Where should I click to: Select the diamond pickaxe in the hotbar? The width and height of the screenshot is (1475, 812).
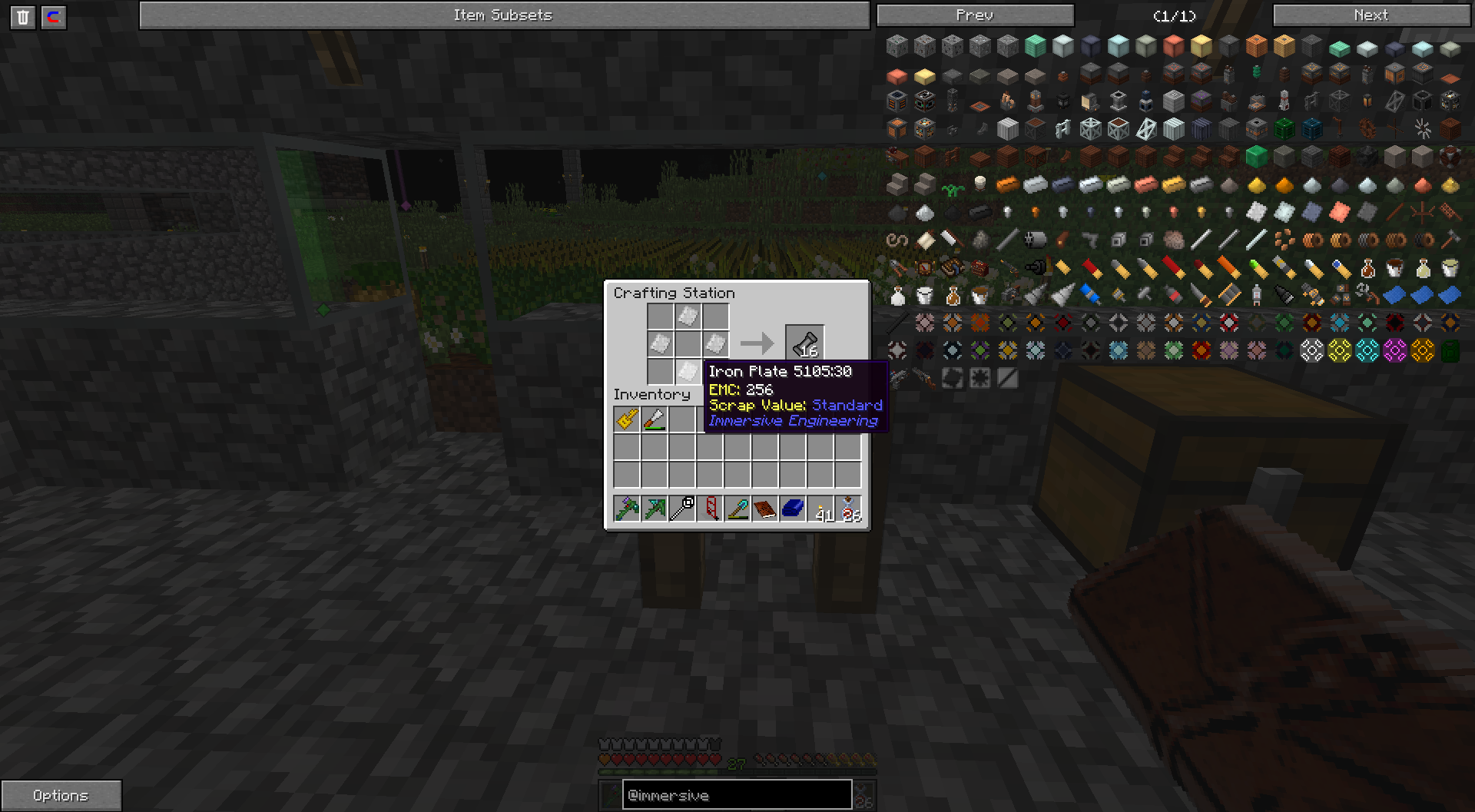point(655,507)
